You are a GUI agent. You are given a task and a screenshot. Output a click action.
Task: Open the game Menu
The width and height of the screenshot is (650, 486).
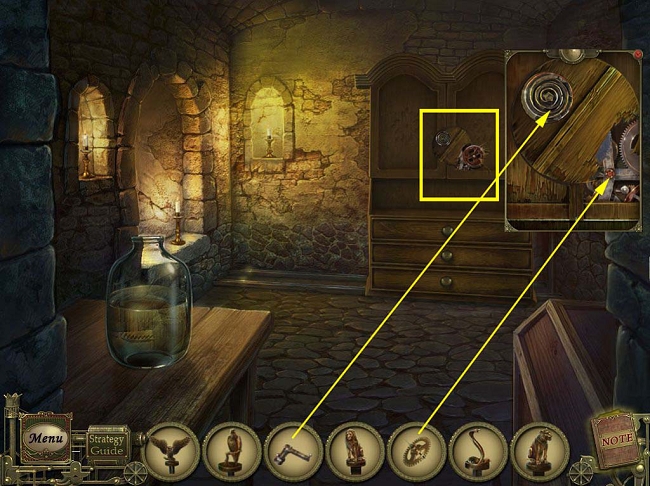click(45, 438)
